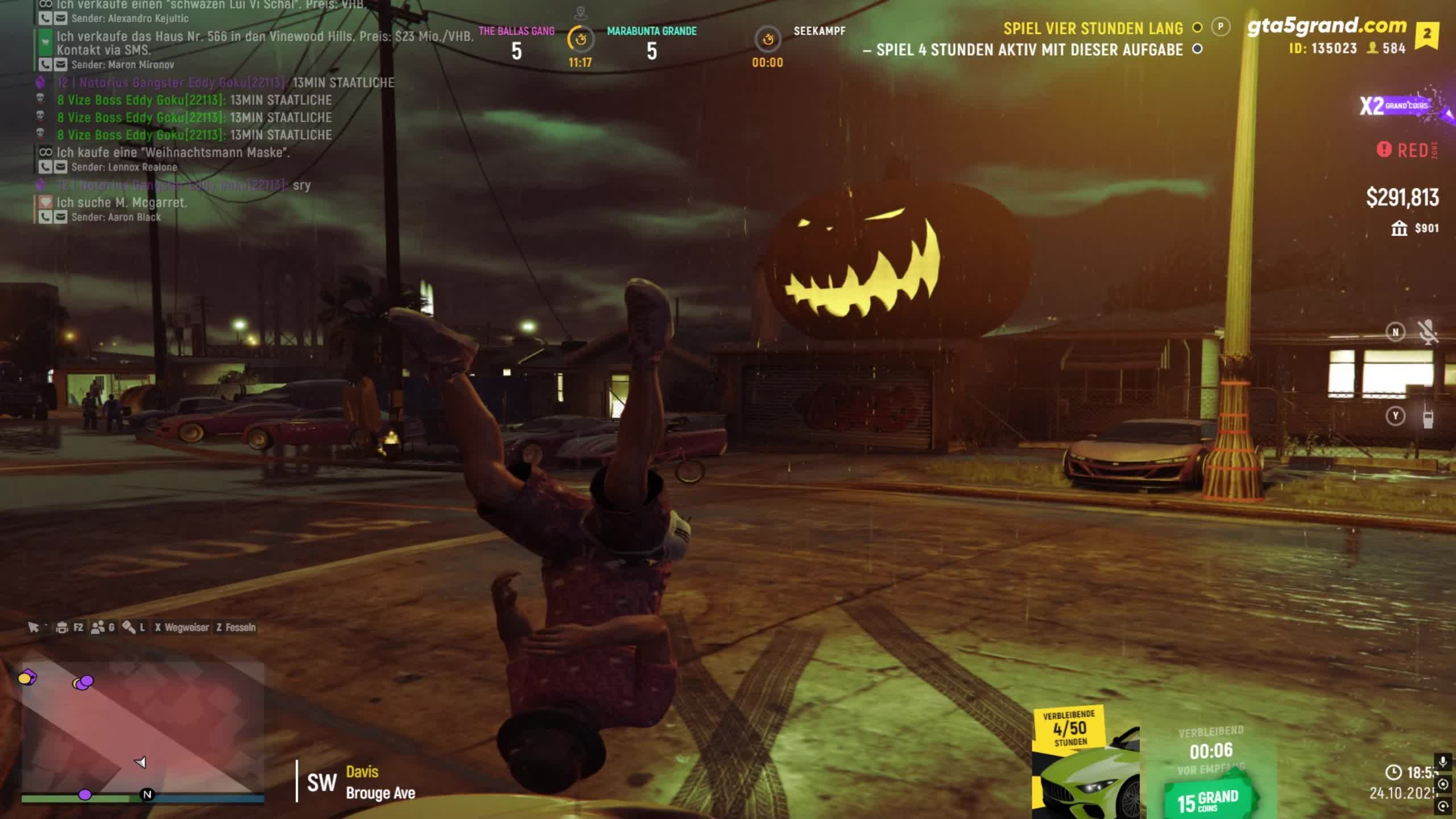The height and width of the screenshot is (819, 1456).
Task: Click the bank building icon
Action: click(x=1399, y=229)
